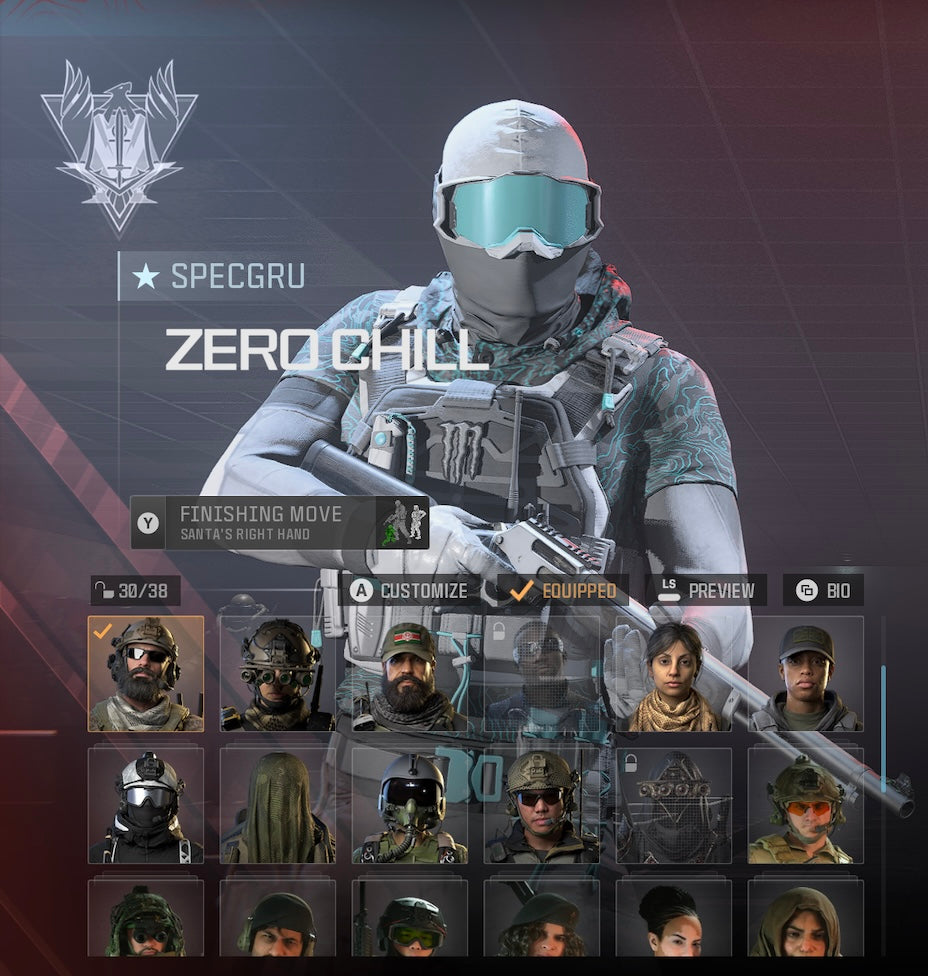Open the Customize option
928x976 pixels.
coord(408,590)
